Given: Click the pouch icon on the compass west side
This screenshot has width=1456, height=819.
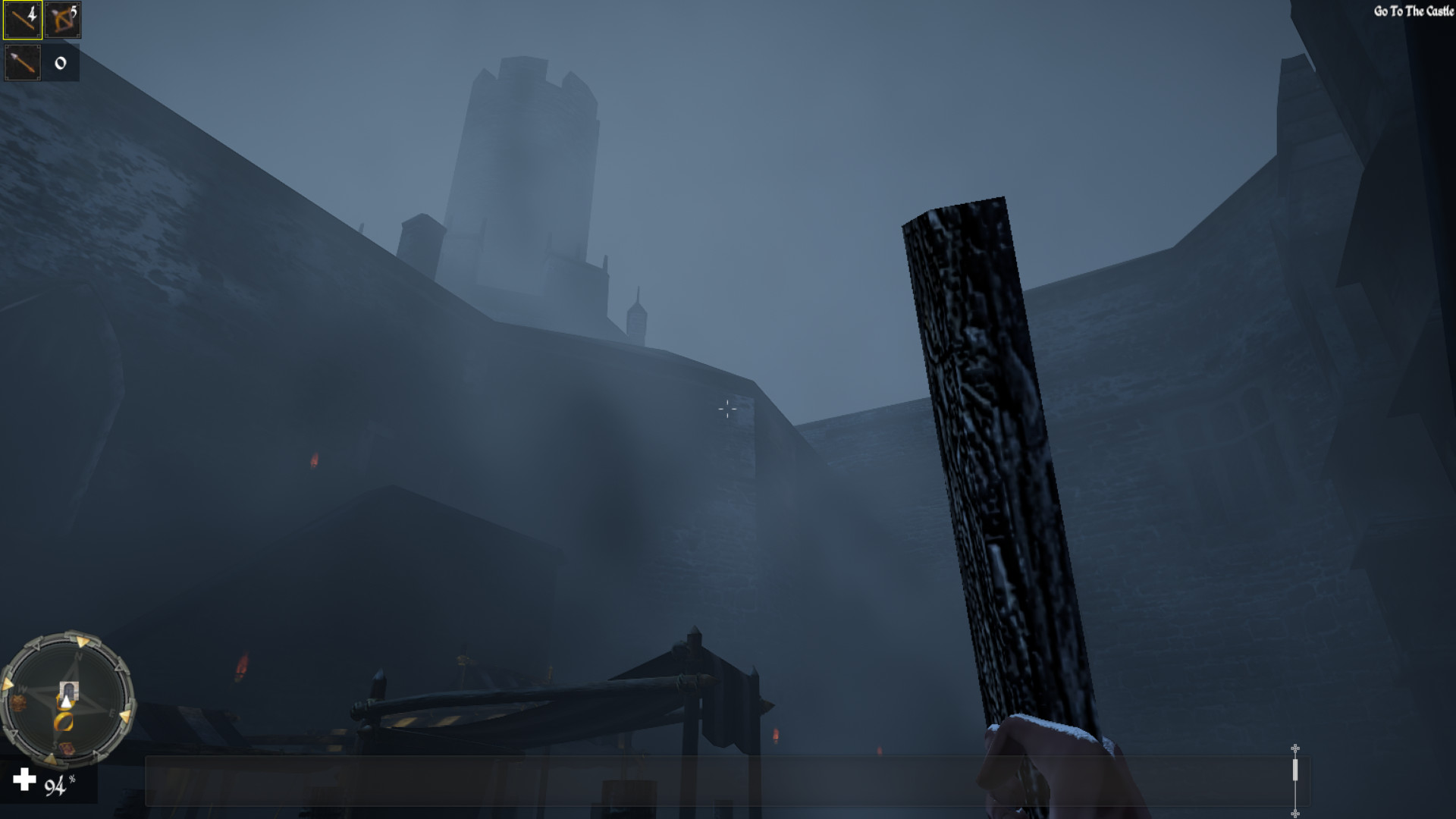Looking at the screenshot, I should click(19, 702).
